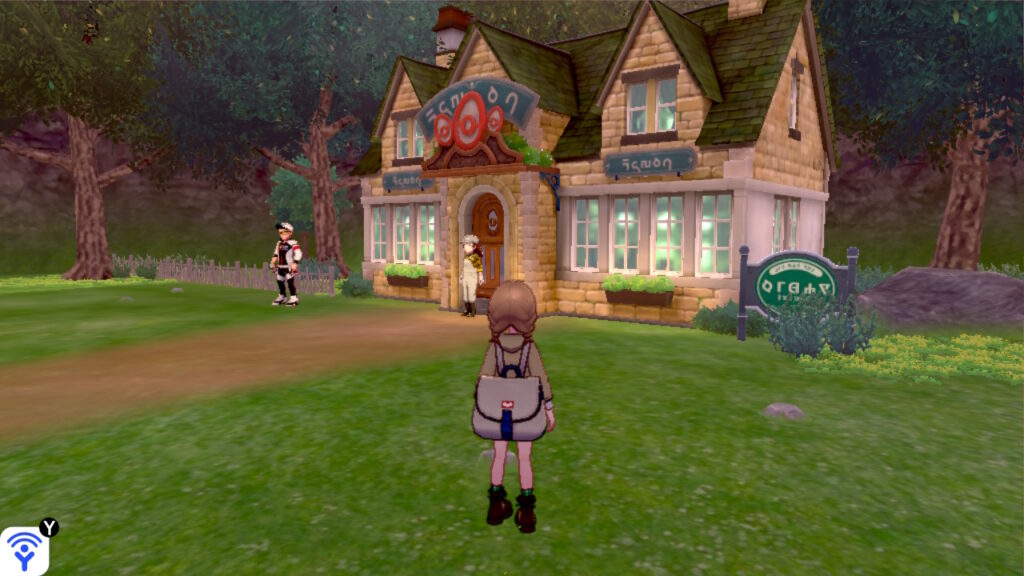This screenshot has height=576, width=1024.
Task: Open the Y-Comm wireless icon
Action: pos(24,550)
